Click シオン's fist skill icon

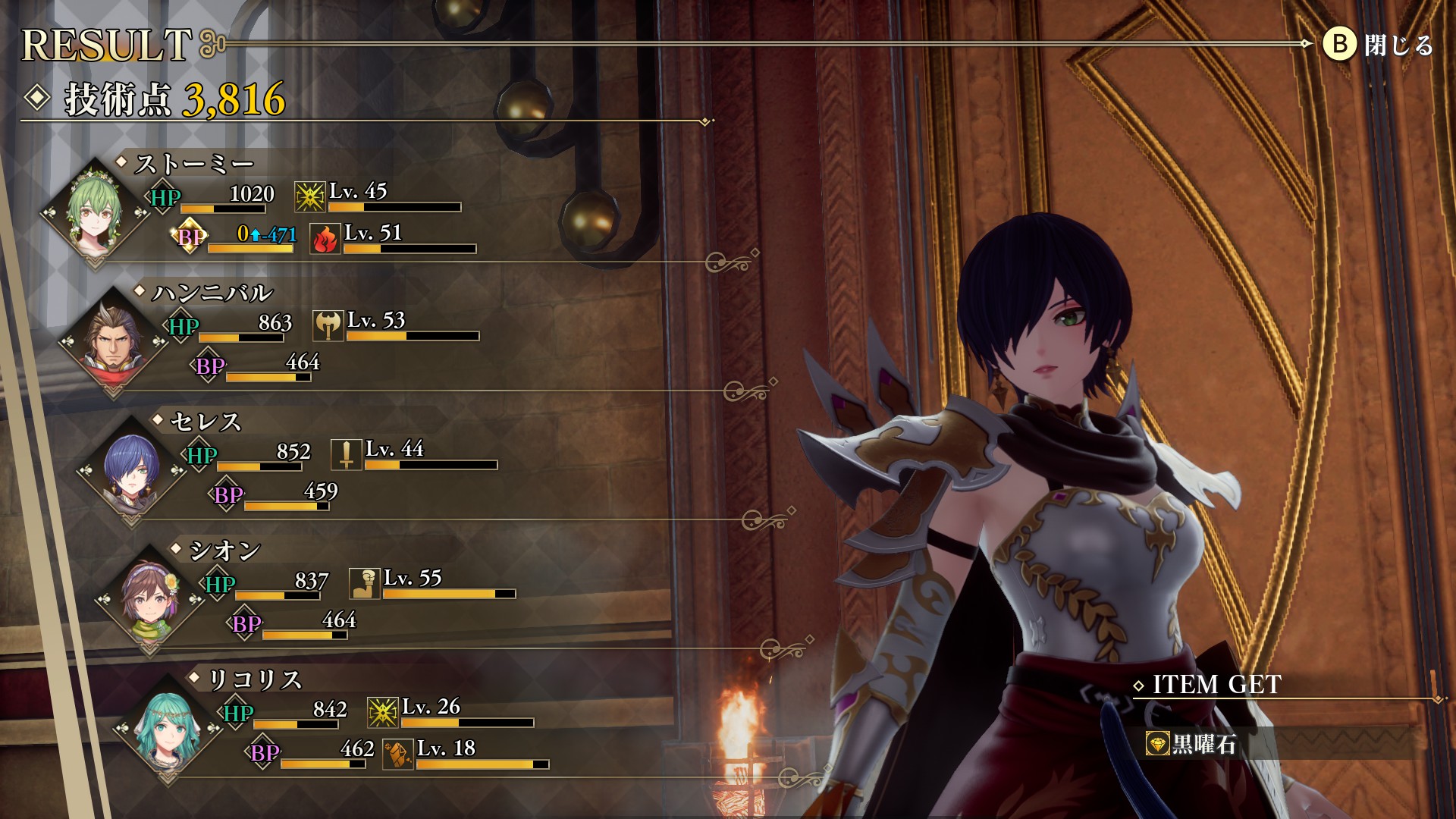[x=365, y=584]
